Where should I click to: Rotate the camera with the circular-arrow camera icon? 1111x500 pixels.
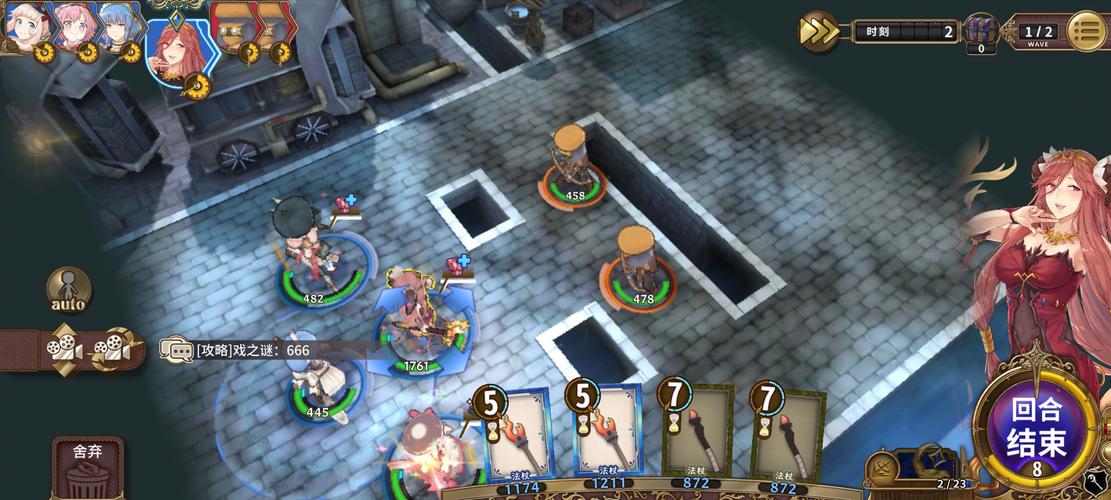113,349
